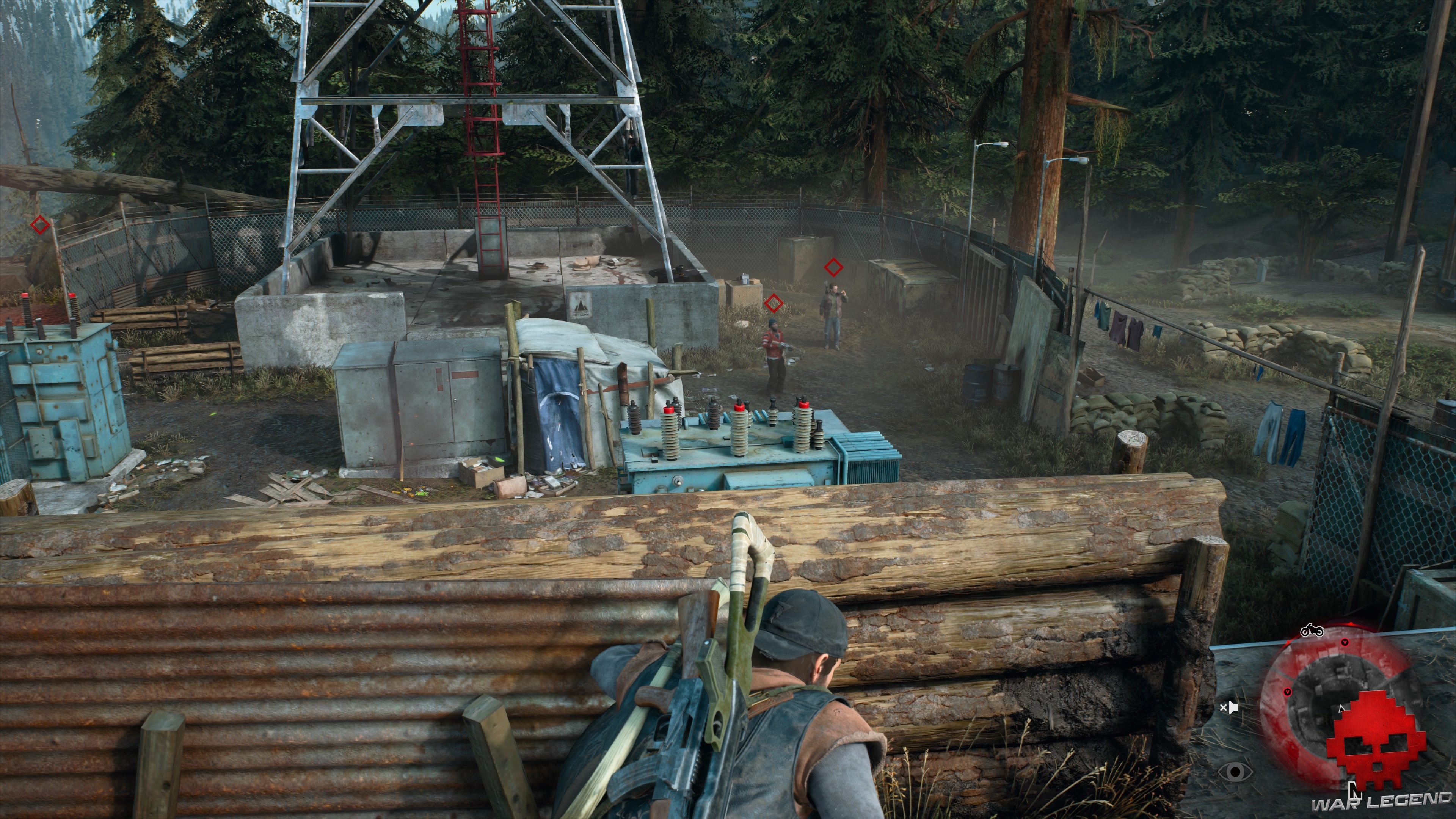Viewport: 1456px width, 819px height.
Task: Open the compass N heading marker on the minimap
Action: tap(1356, 790)
